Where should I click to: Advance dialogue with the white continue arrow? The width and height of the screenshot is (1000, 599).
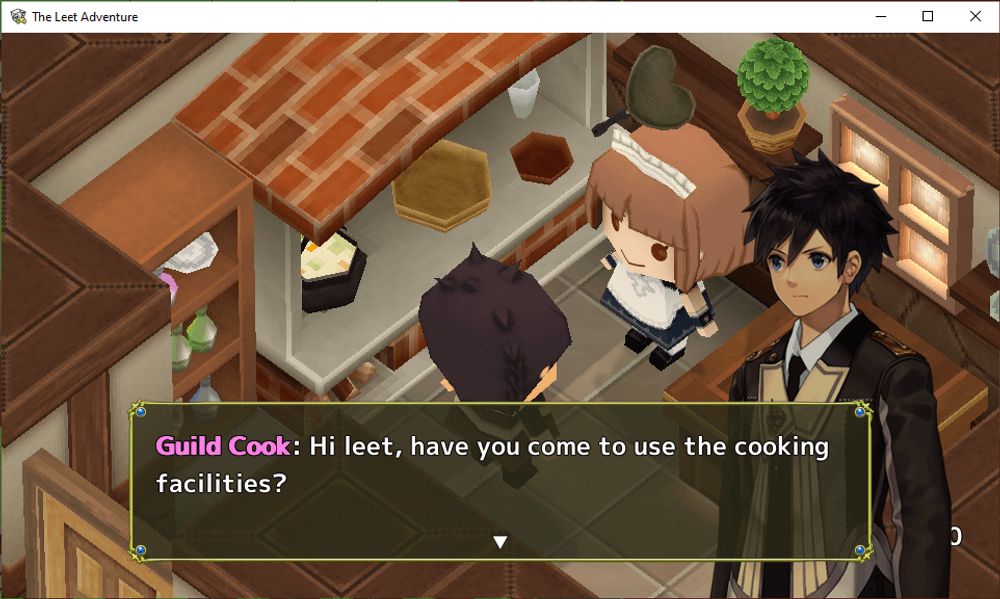(x=501, y=542)
